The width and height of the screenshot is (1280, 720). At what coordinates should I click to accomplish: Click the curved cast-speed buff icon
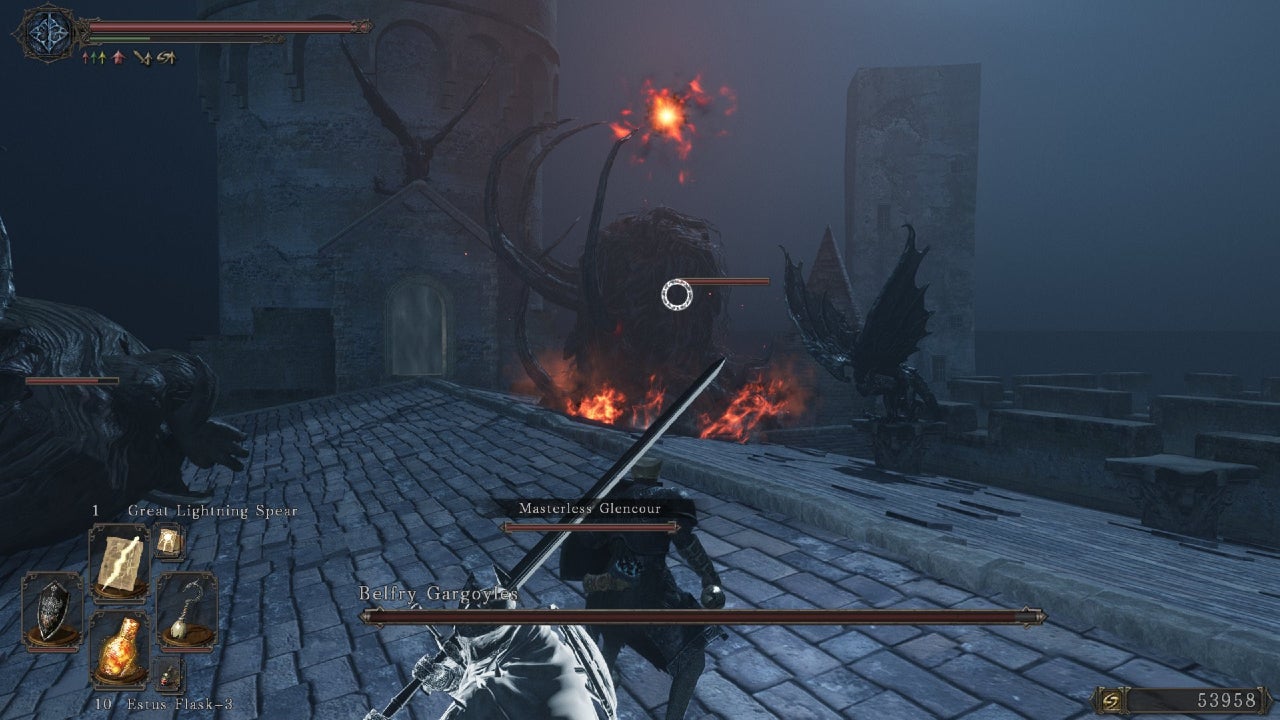166,57
